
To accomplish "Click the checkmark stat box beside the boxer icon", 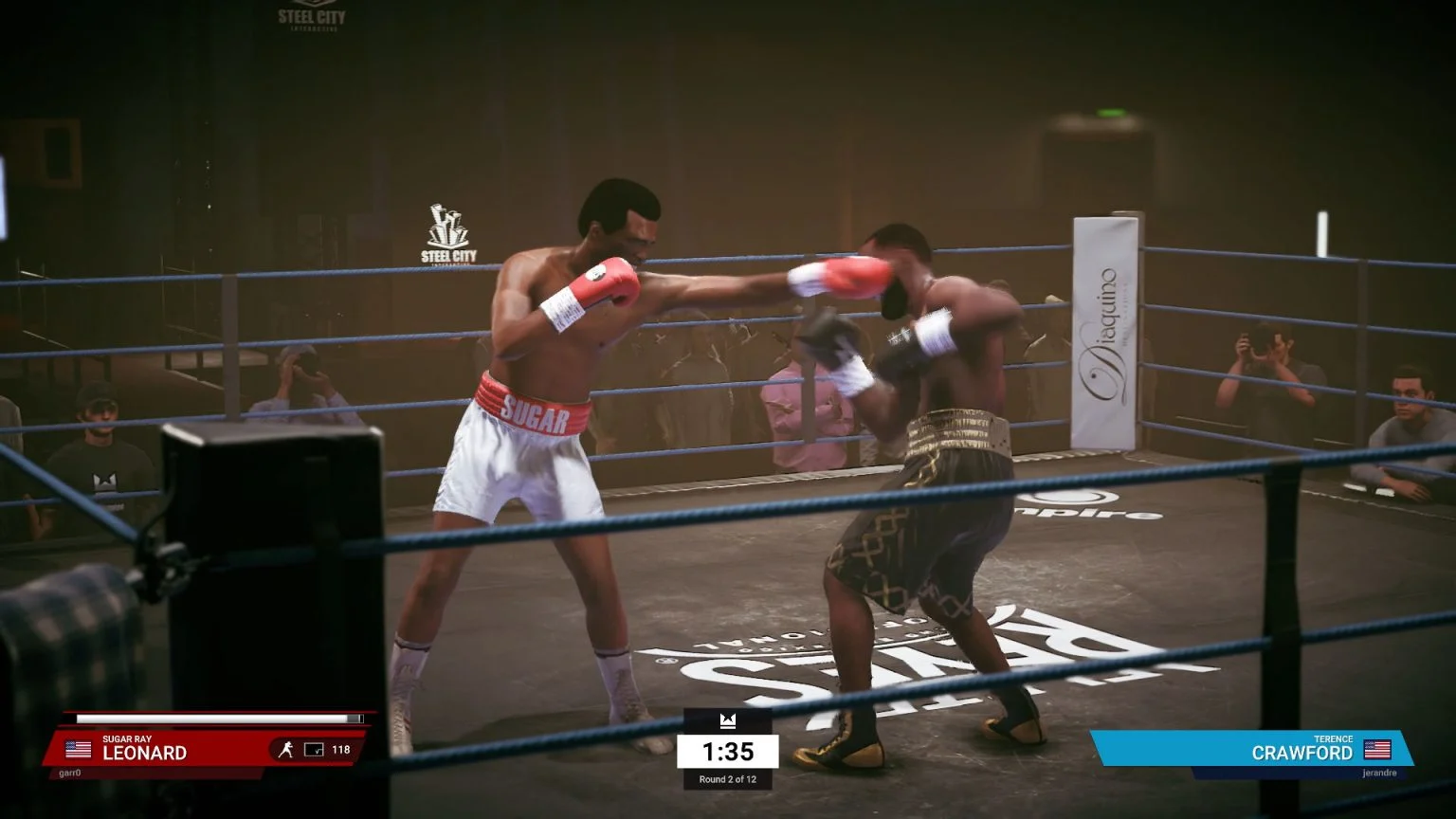I will pyautogui.click(x=314, y=749).
